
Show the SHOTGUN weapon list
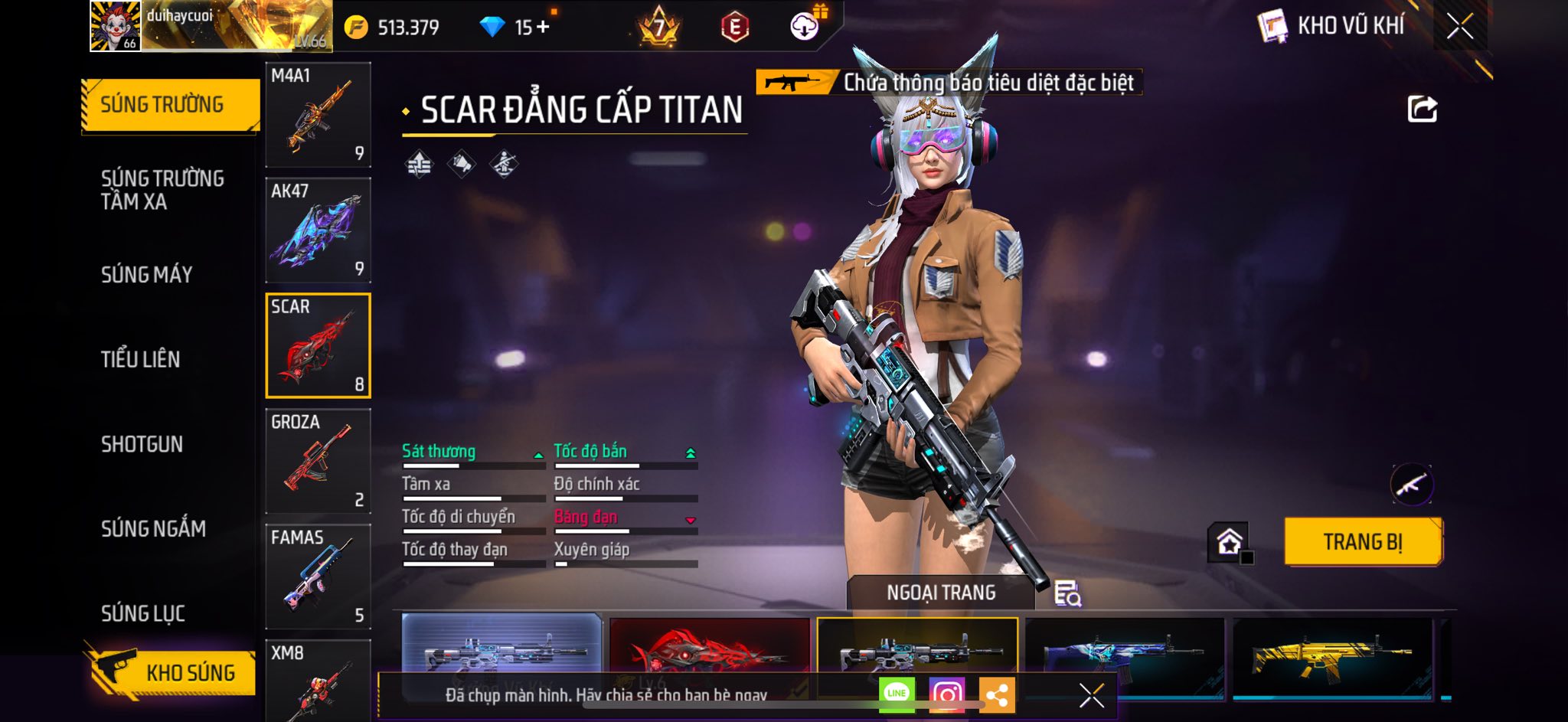click(142, 444)
